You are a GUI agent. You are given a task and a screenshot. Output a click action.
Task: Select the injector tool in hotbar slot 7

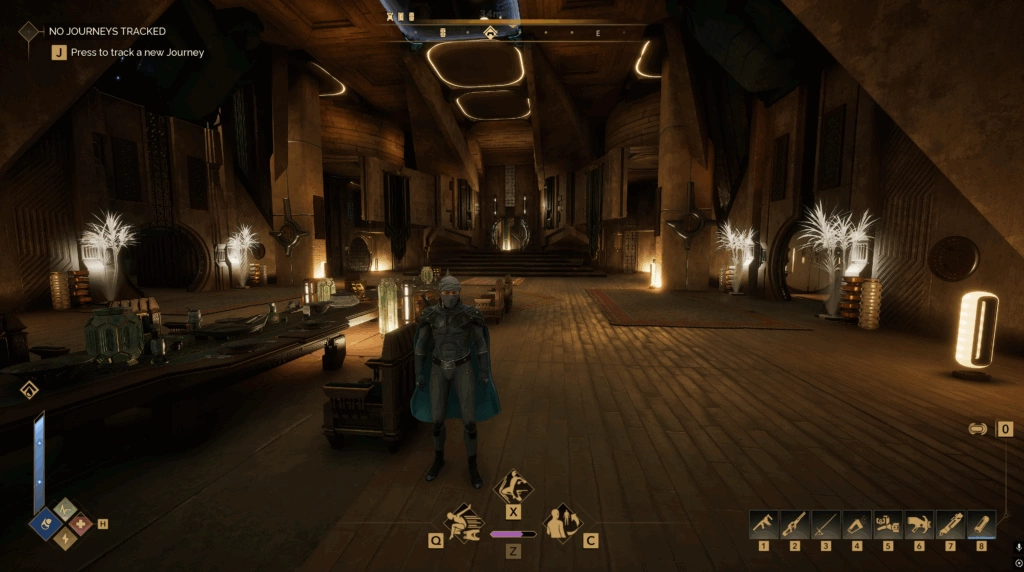tap(949, 524)
